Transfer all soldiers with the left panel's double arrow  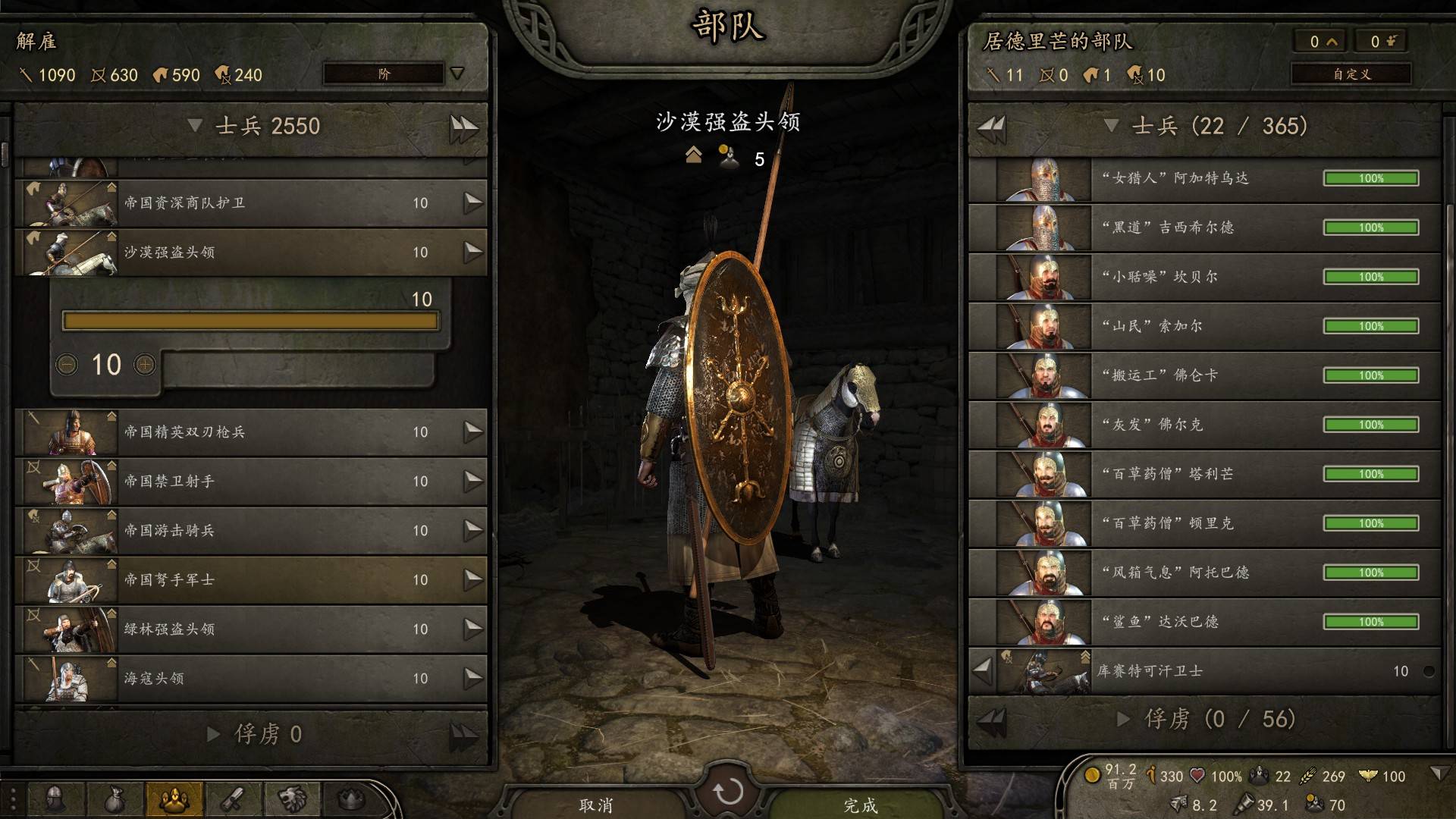pos(463,127)
